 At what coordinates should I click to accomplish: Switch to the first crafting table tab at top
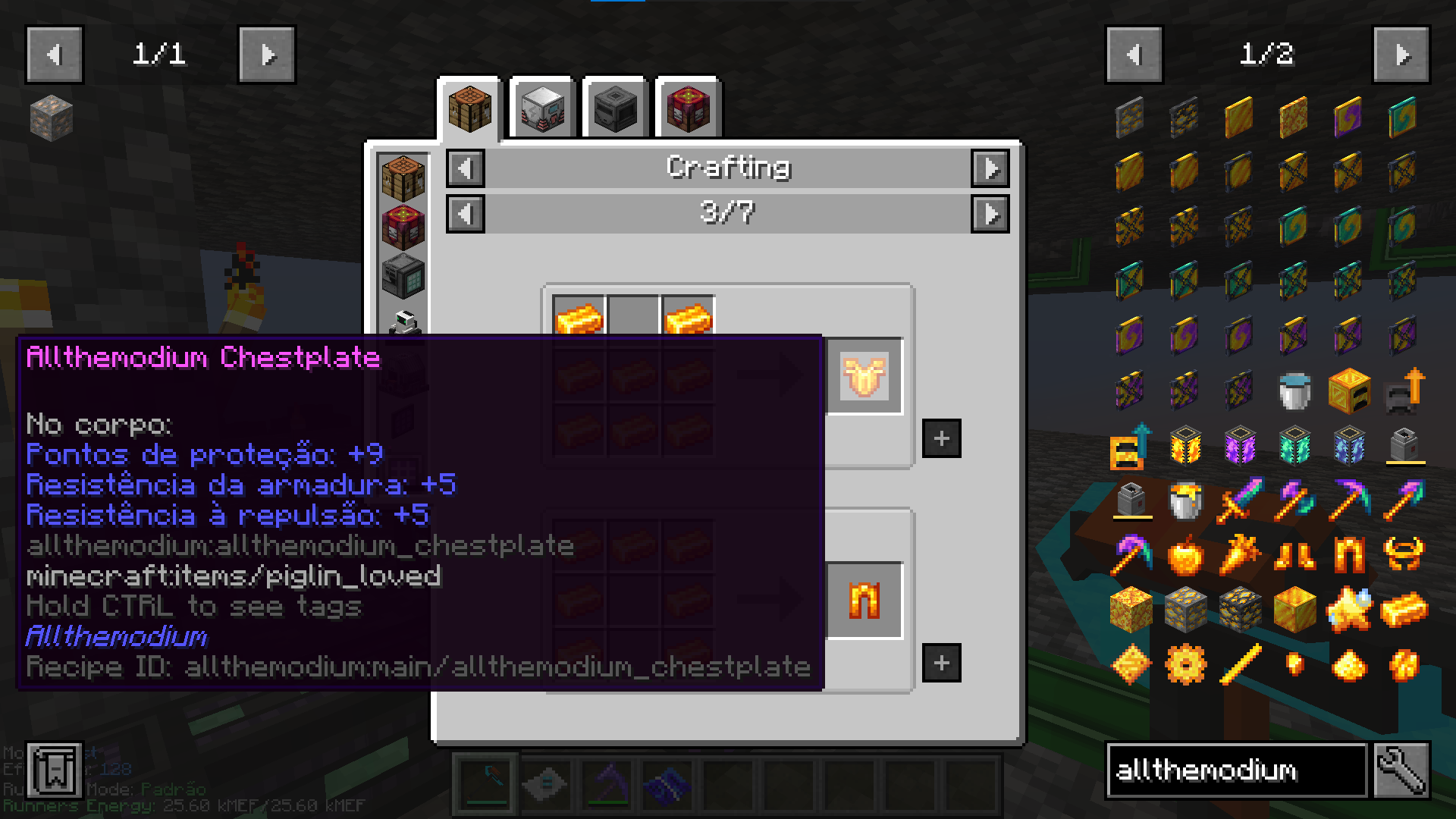click(469, 106)
